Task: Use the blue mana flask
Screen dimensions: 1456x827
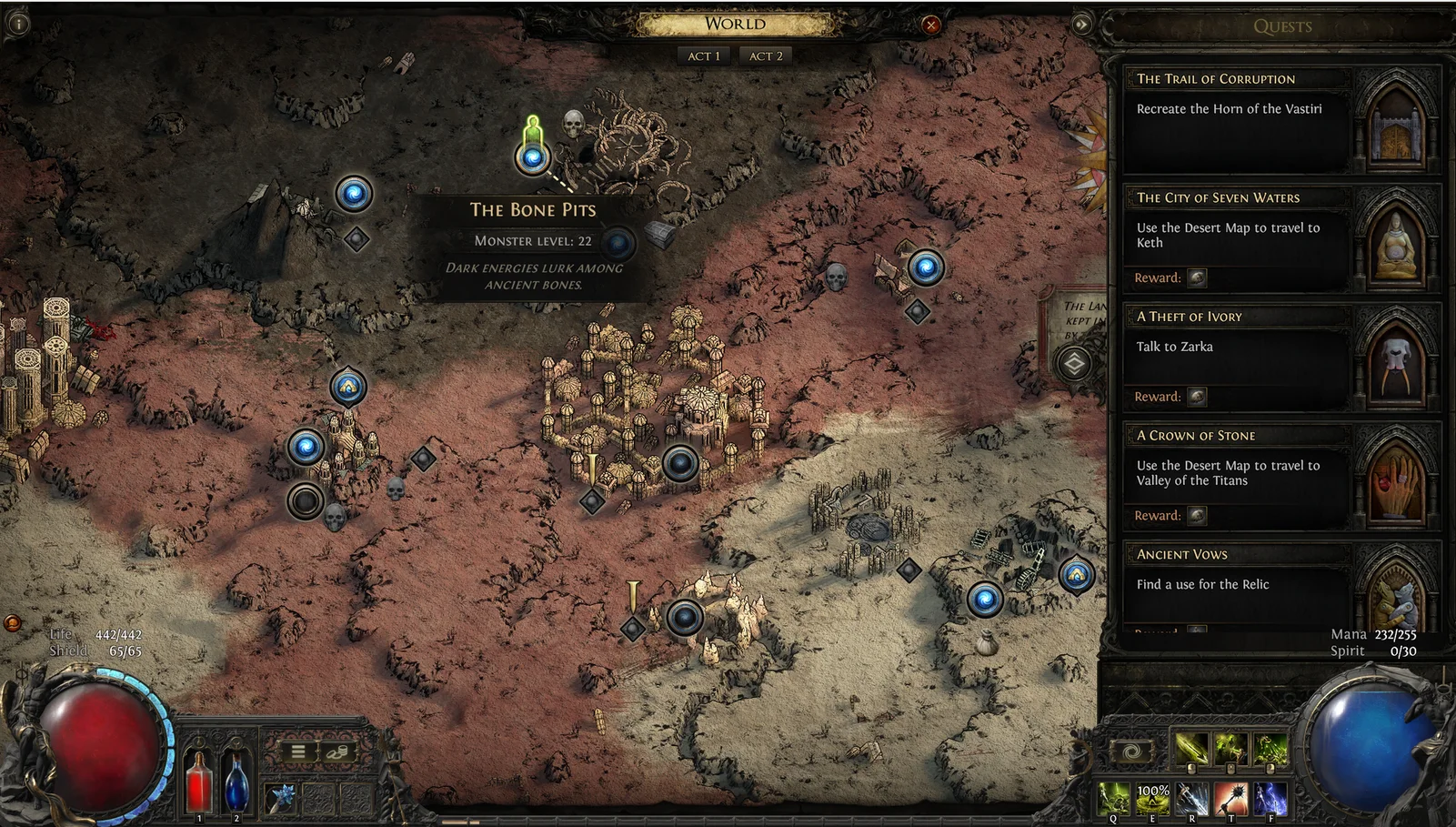Action: (236, 782)
